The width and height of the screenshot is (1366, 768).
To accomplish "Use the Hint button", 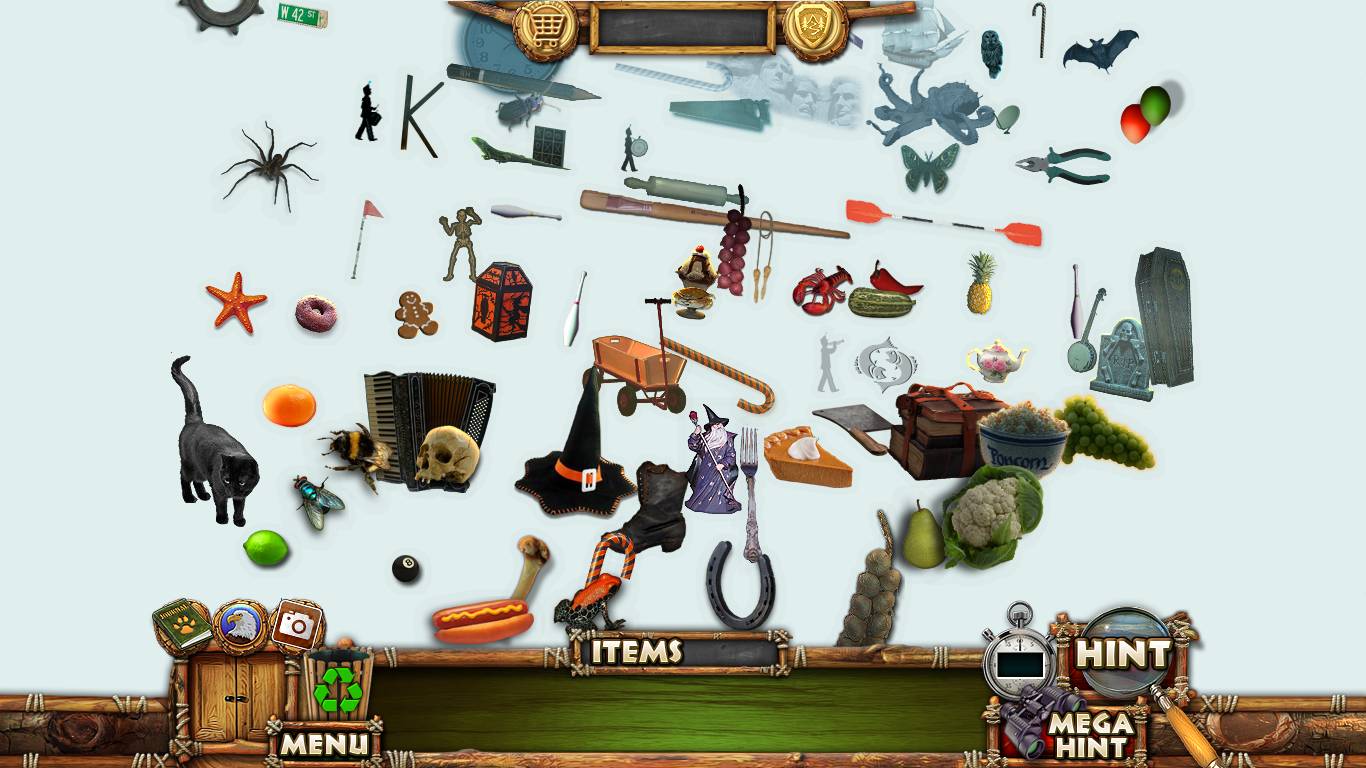I will click(1122, 655).
